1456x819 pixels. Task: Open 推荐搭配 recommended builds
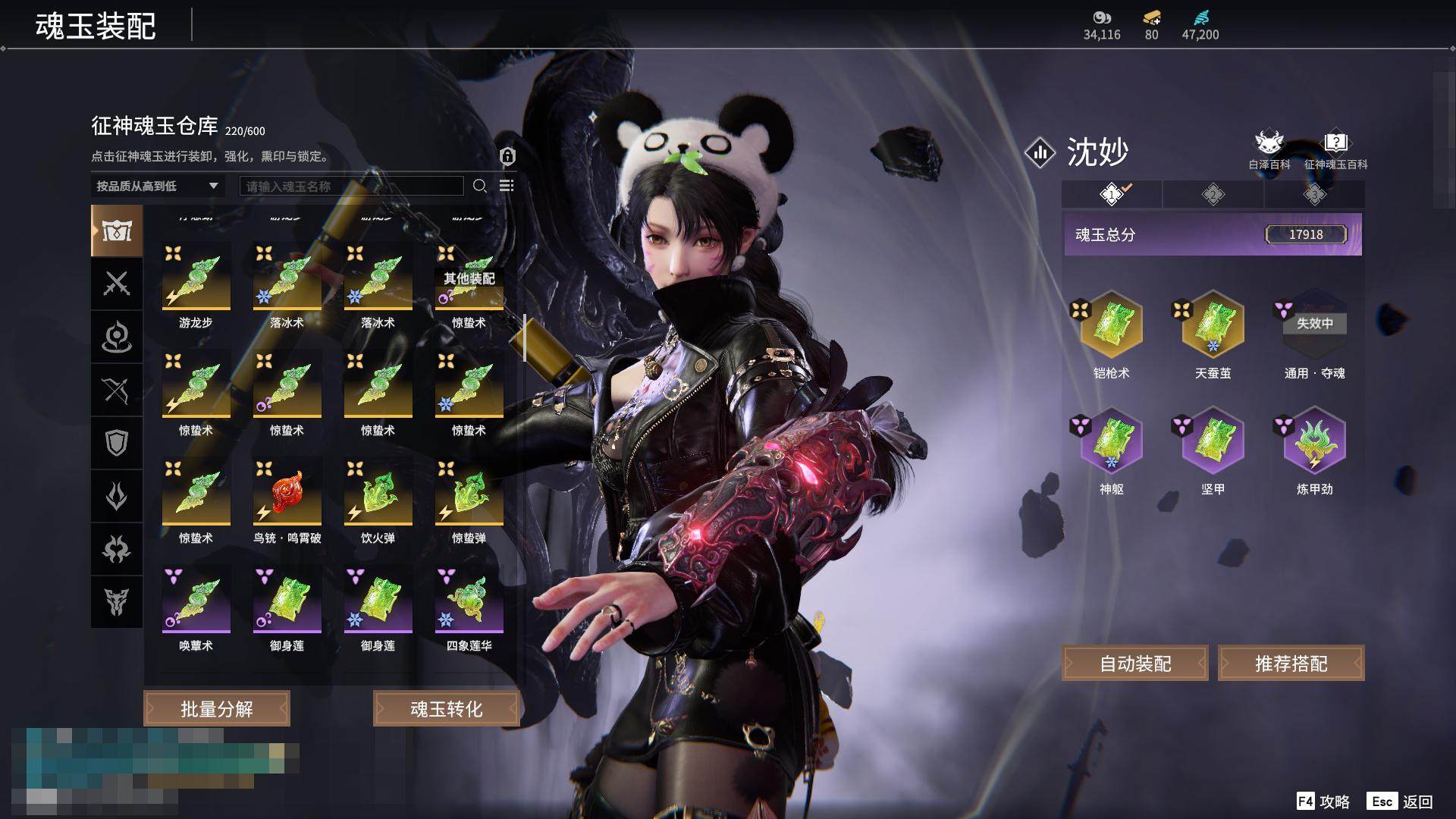coord(1291,664)
